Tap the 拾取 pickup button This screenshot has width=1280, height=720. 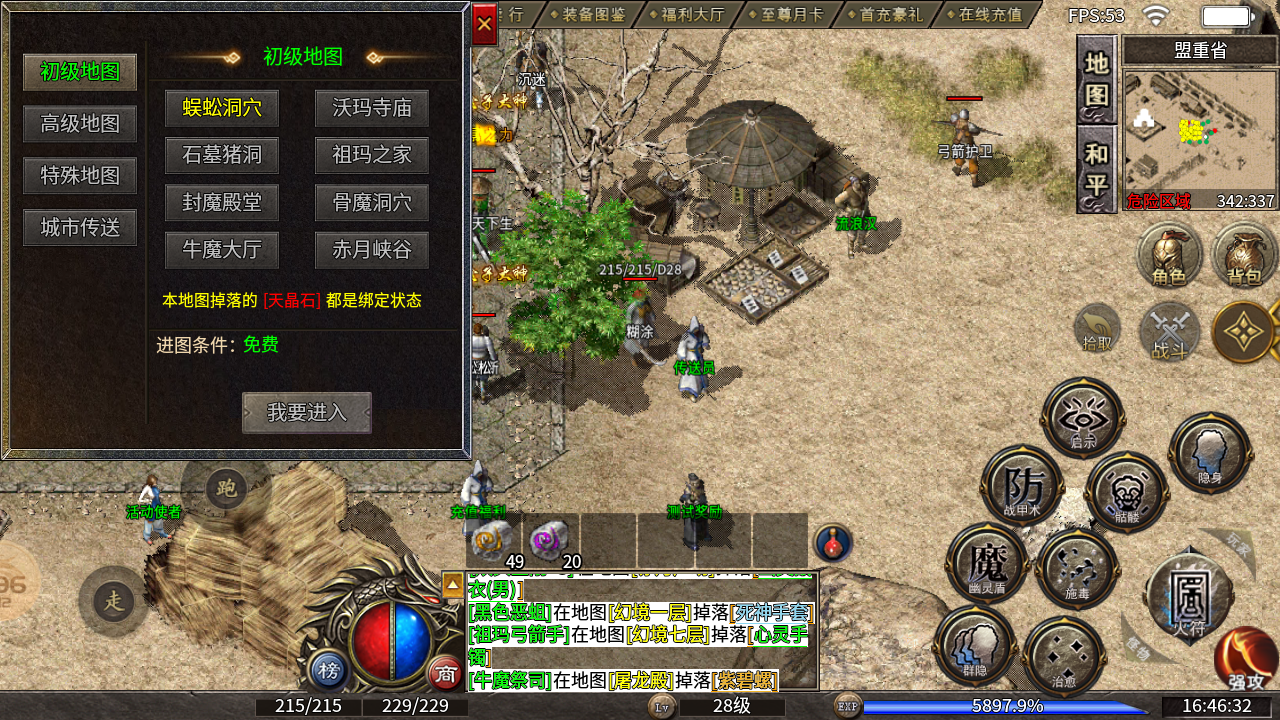coord(1097,328)
